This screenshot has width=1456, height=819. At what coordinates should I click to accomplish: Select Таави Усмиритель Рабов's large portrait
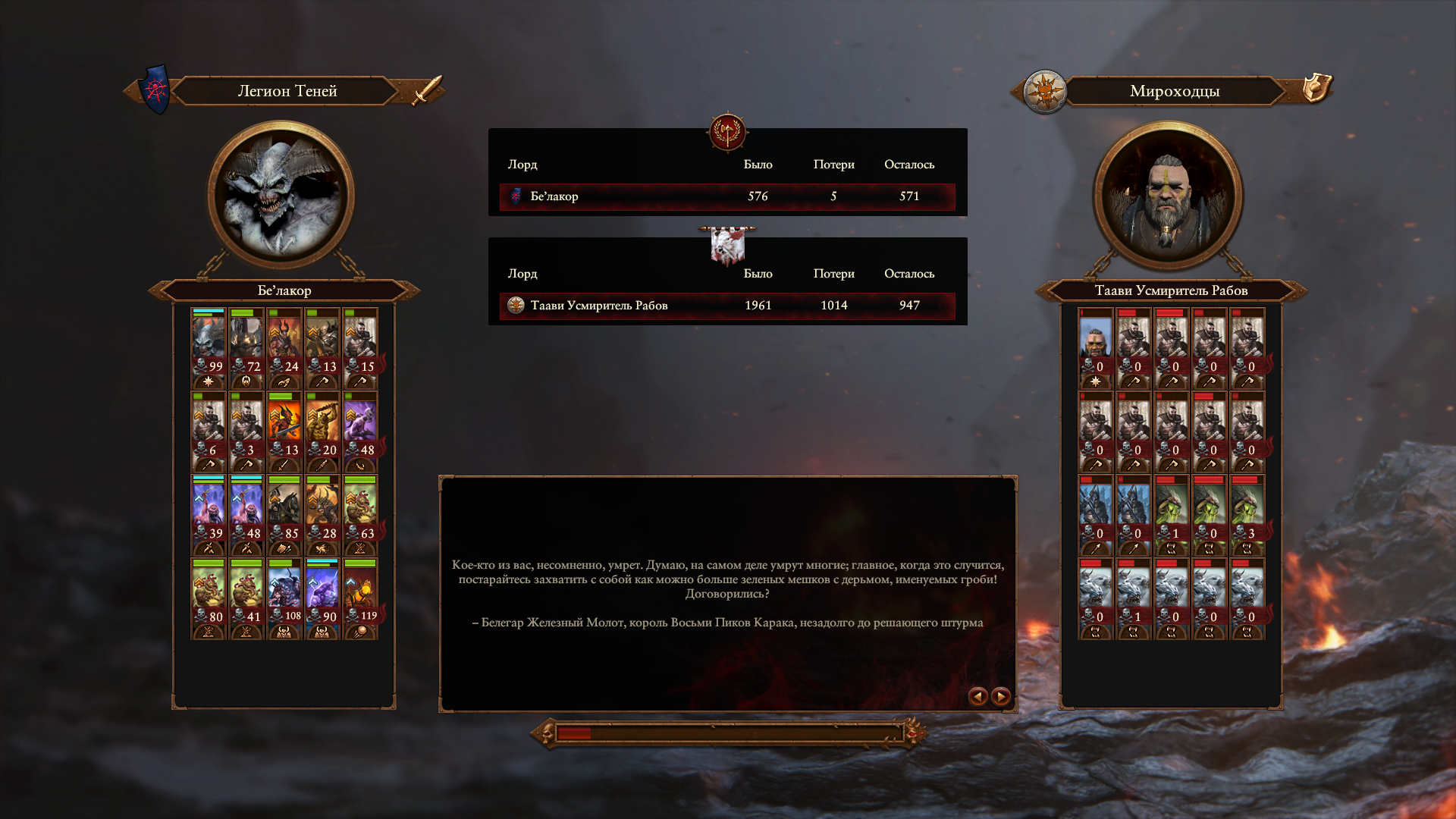[1168, 196]
